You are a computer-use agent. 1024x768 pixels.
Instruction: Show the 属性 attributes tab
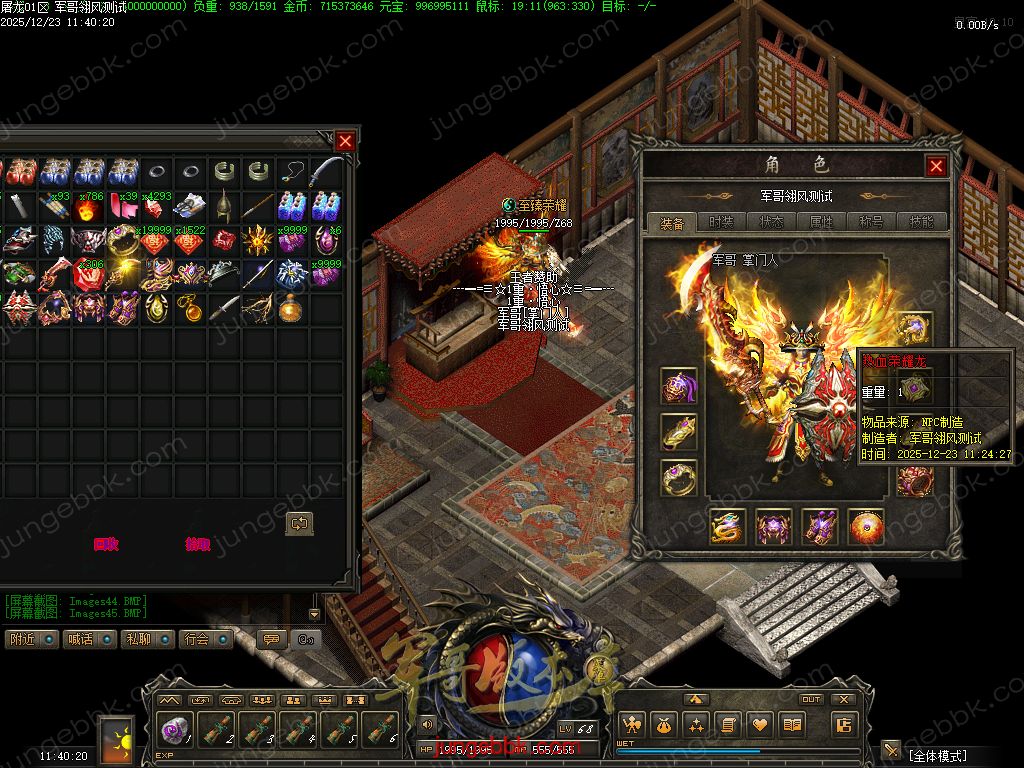(x=821, y=222)
